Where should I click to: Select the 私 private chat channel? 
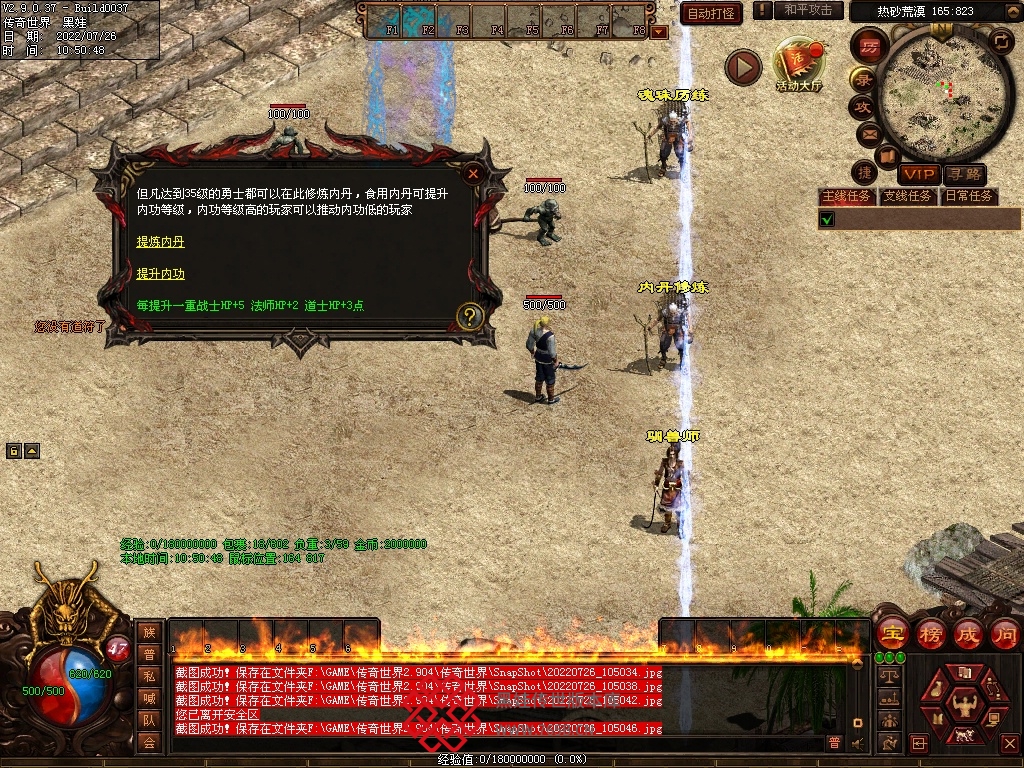point(149,676)
